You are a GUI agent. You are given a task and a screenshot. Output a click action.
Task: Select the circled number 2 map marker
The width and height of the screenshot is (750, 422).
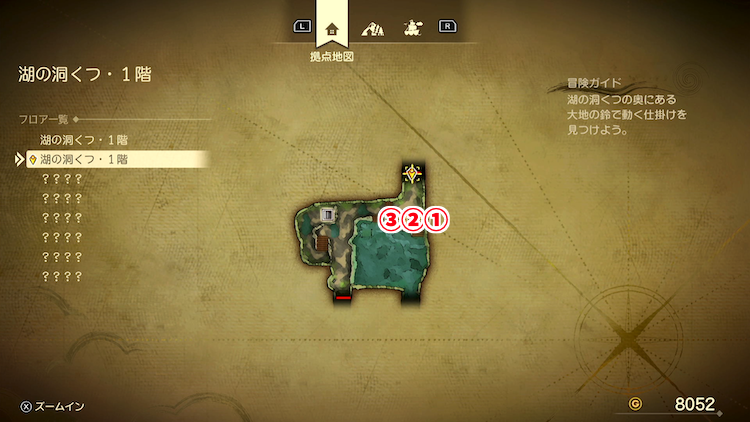413,220
